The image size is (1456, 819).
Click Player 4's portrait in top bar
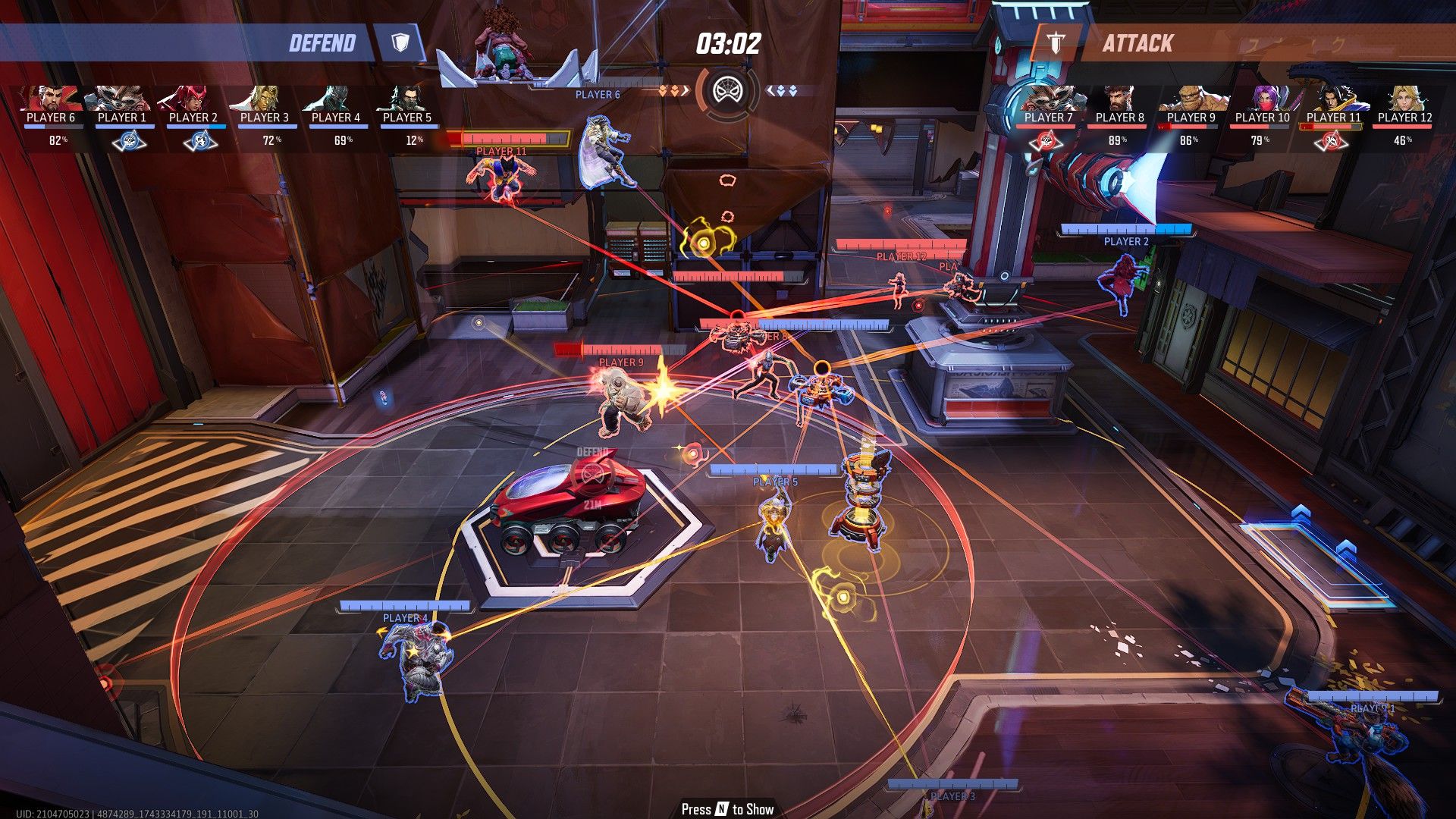tap(336, 99)
